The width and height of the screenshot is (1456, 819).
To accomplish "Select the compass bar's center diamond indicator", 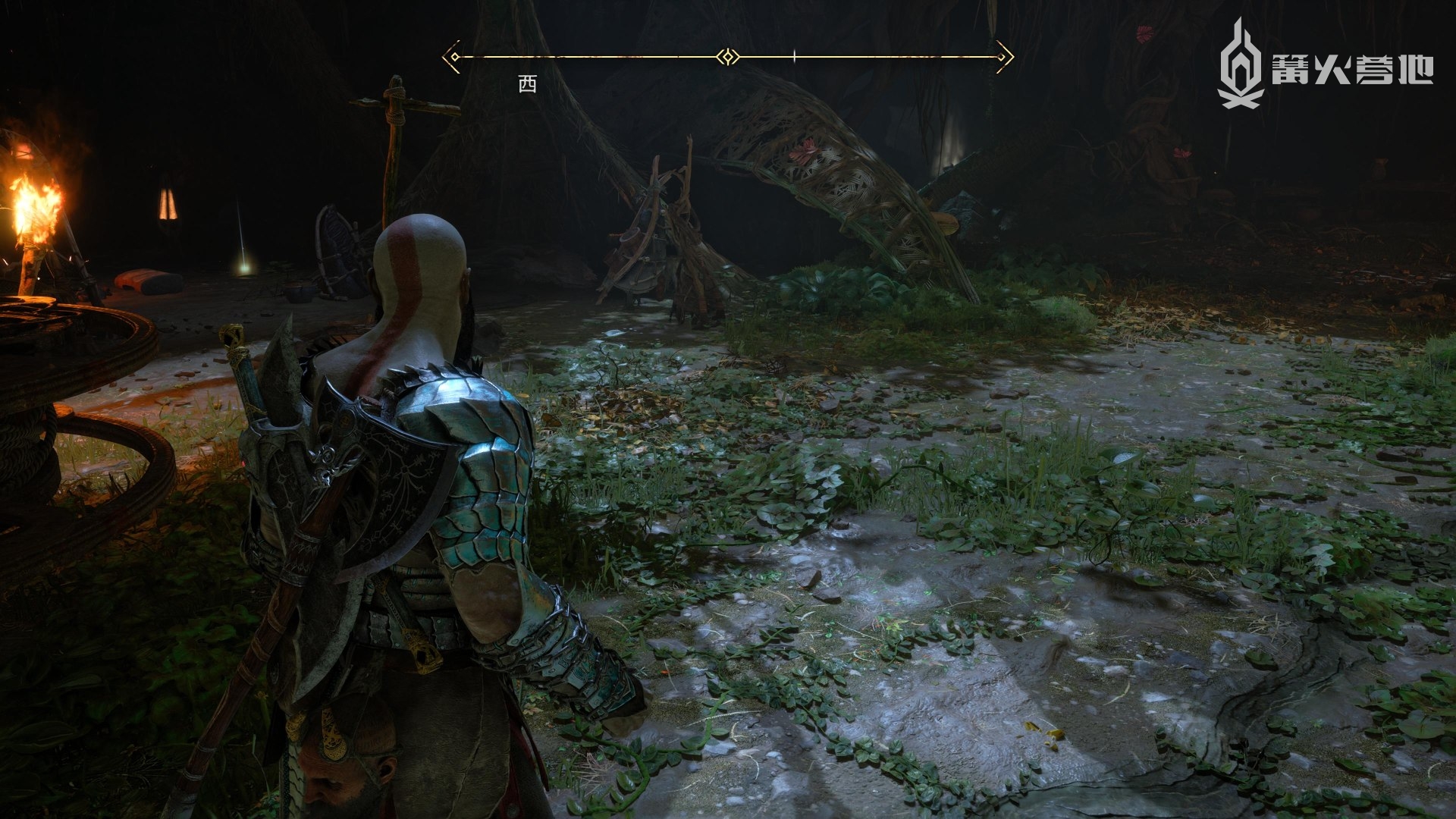I will tap(728, 57).
